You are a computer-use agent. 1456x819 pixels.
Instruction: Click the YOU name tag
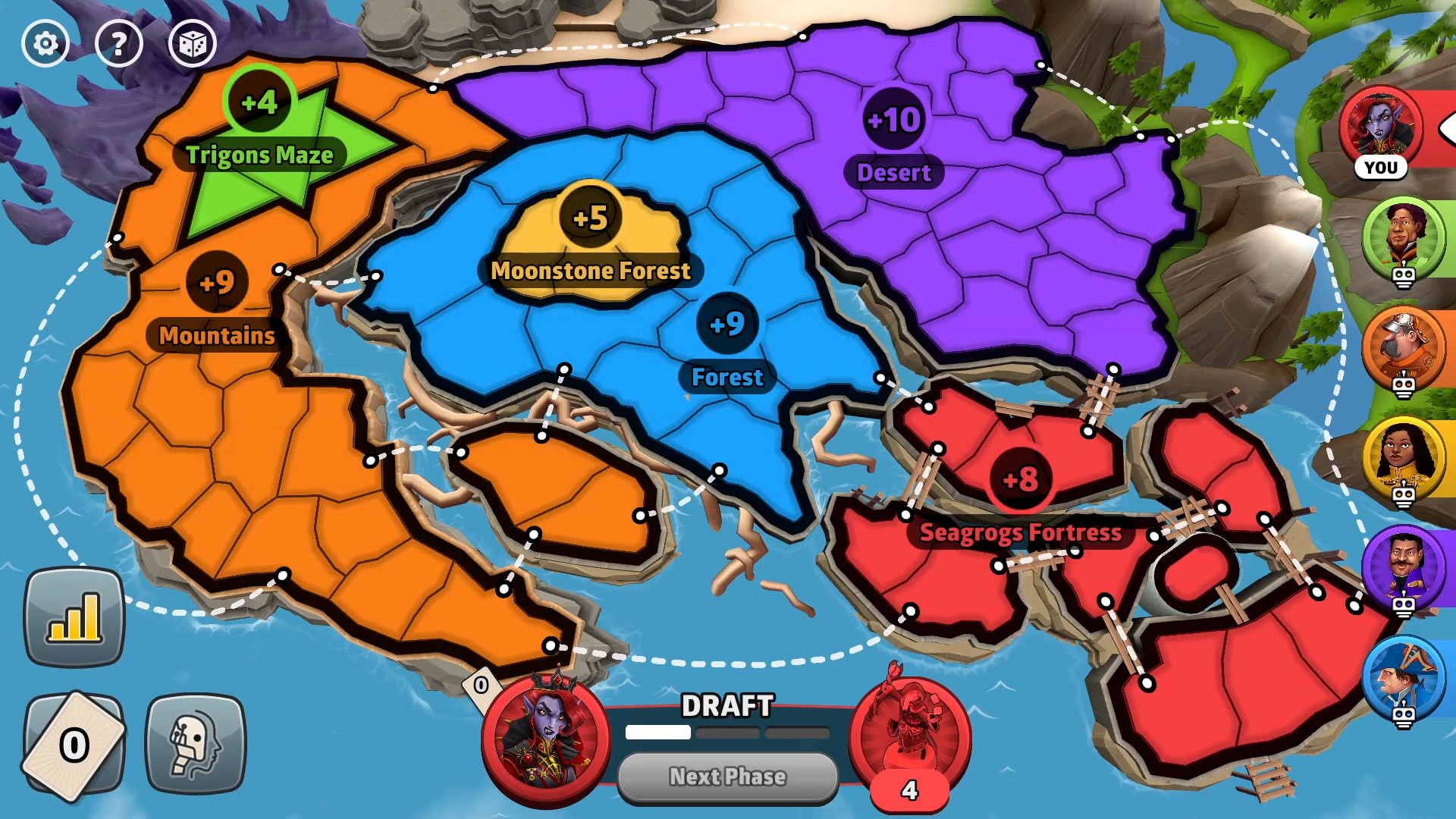coord(1382,168)
